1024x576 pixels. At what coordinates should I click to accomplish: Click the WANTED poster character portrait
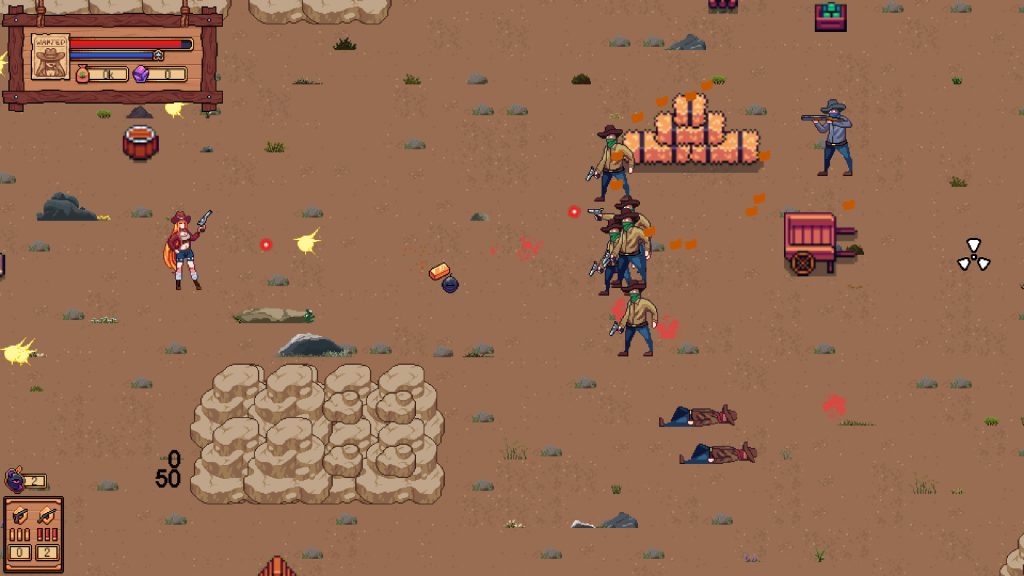48,56
